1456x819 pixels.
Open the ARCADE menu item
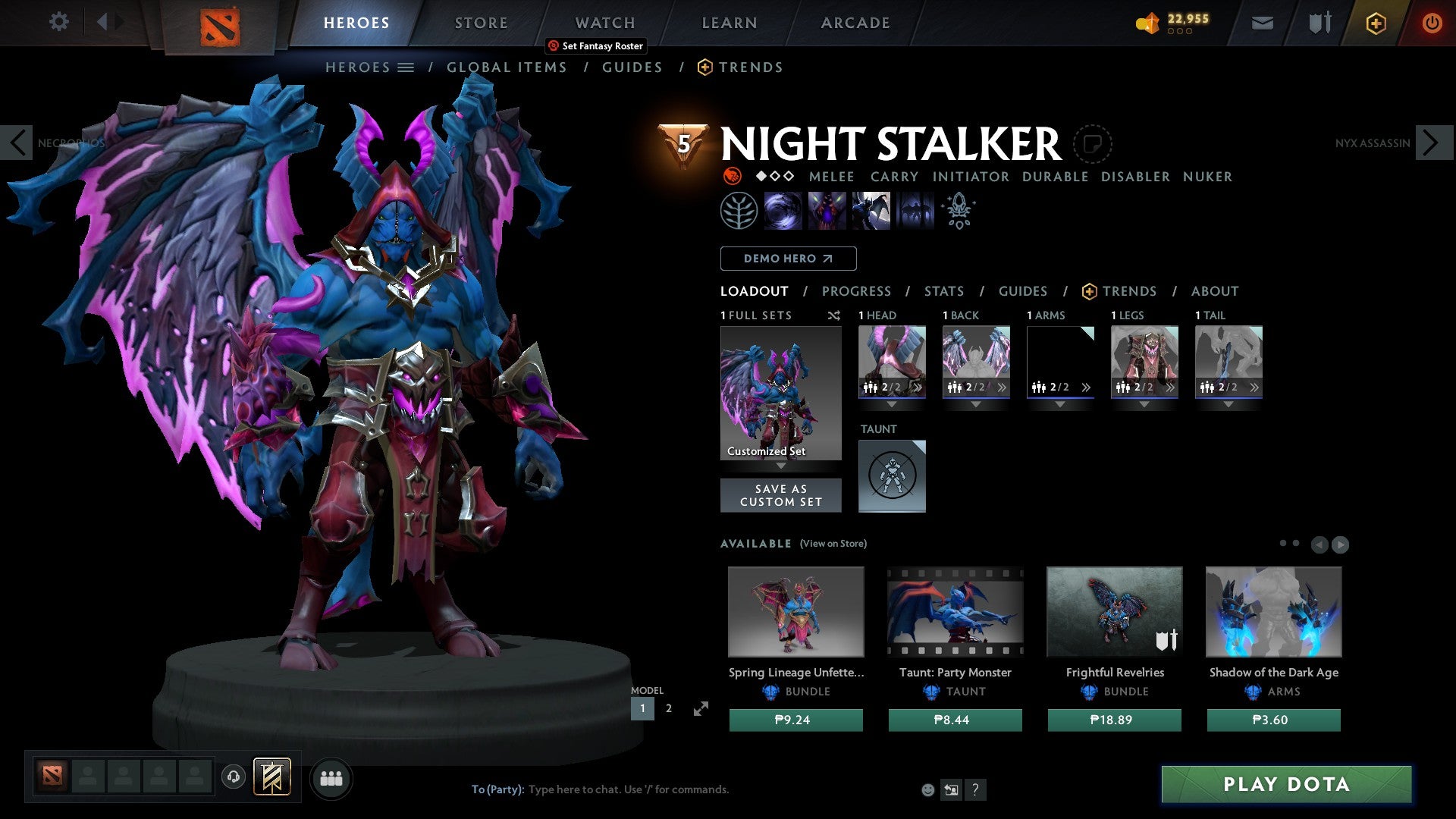855,23
